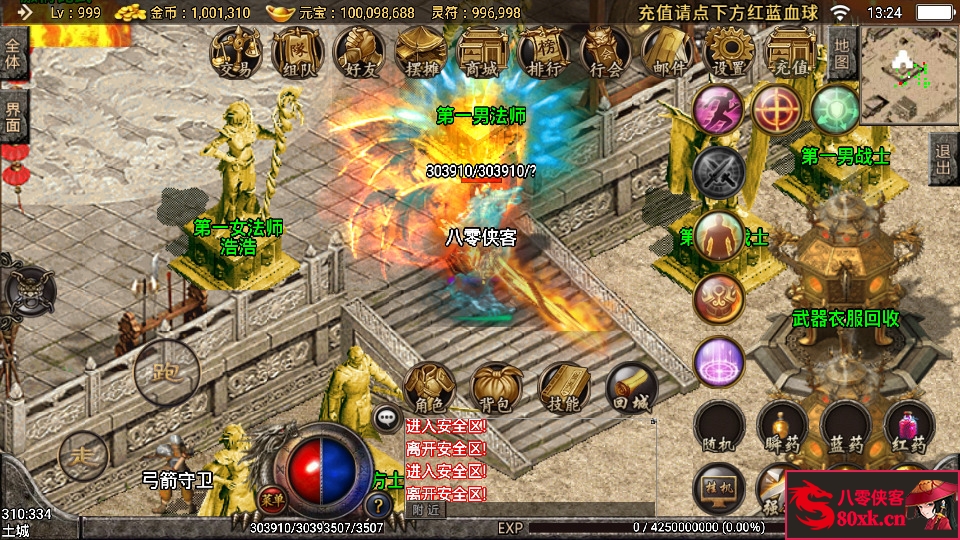Open the 商城 shop
Screen dimensions: 960x540
(482, 52)
